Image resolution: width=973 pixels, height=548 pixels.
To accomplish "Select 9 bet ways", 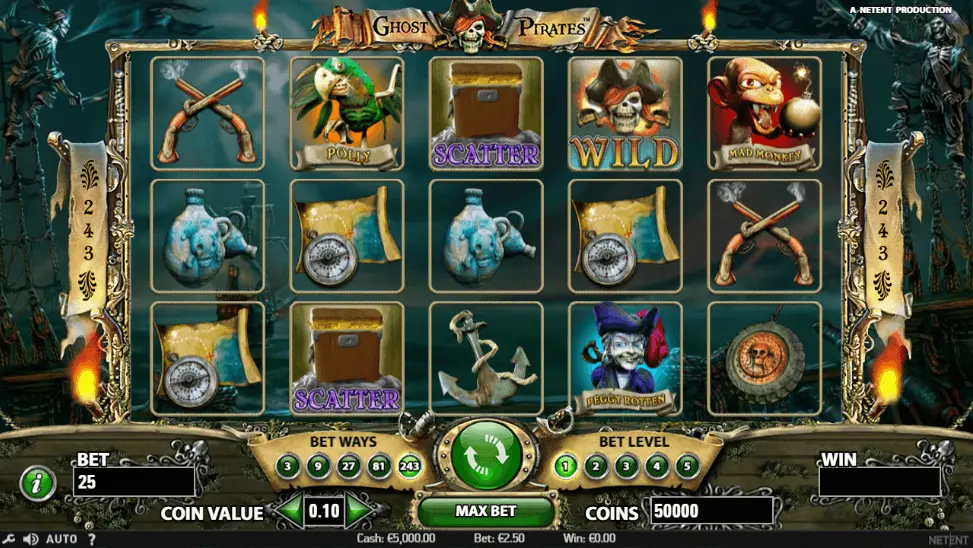I will [318, 466].
